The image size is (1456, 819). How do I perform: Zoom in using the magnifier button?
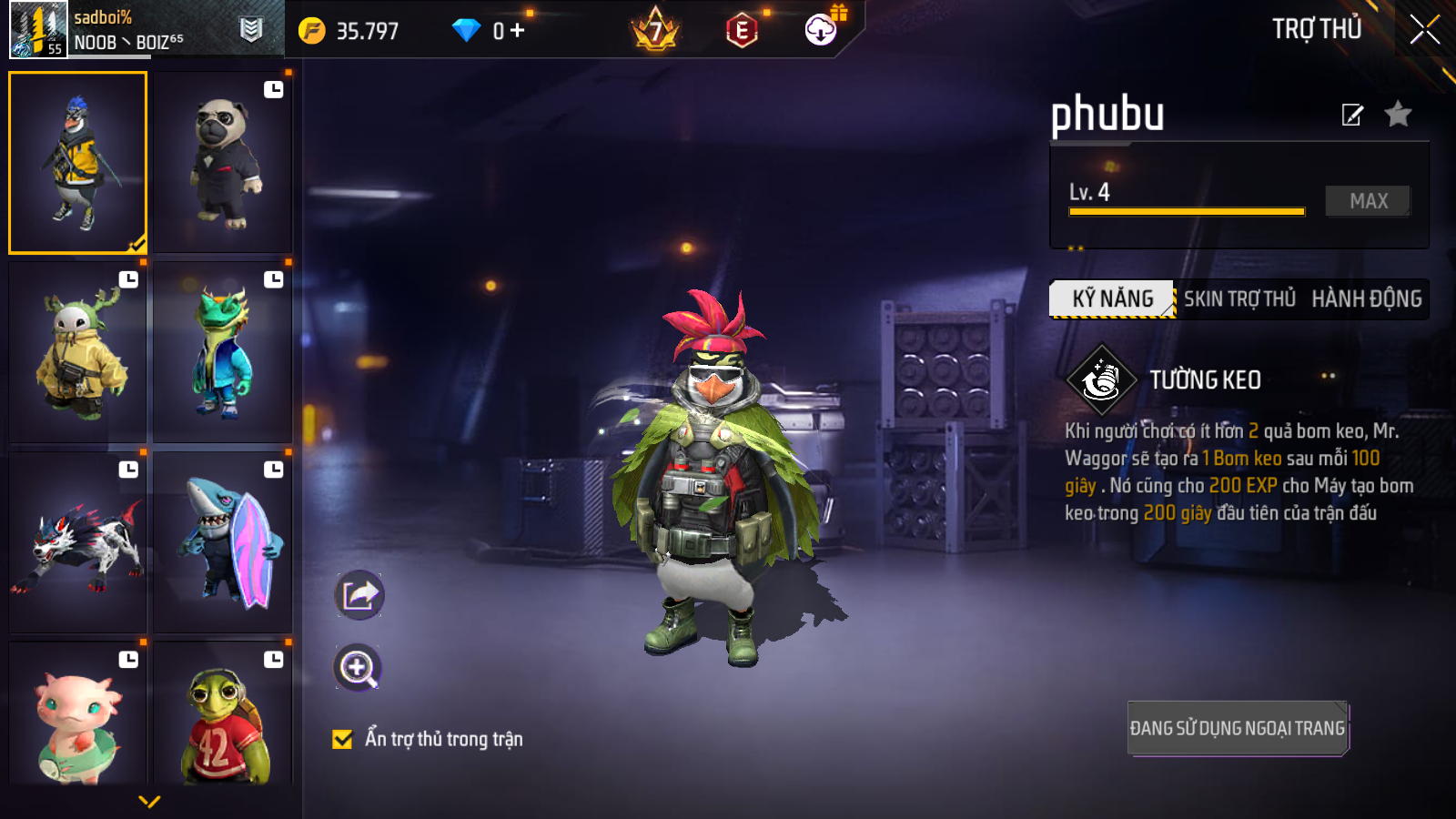click(x=358, y=668)
